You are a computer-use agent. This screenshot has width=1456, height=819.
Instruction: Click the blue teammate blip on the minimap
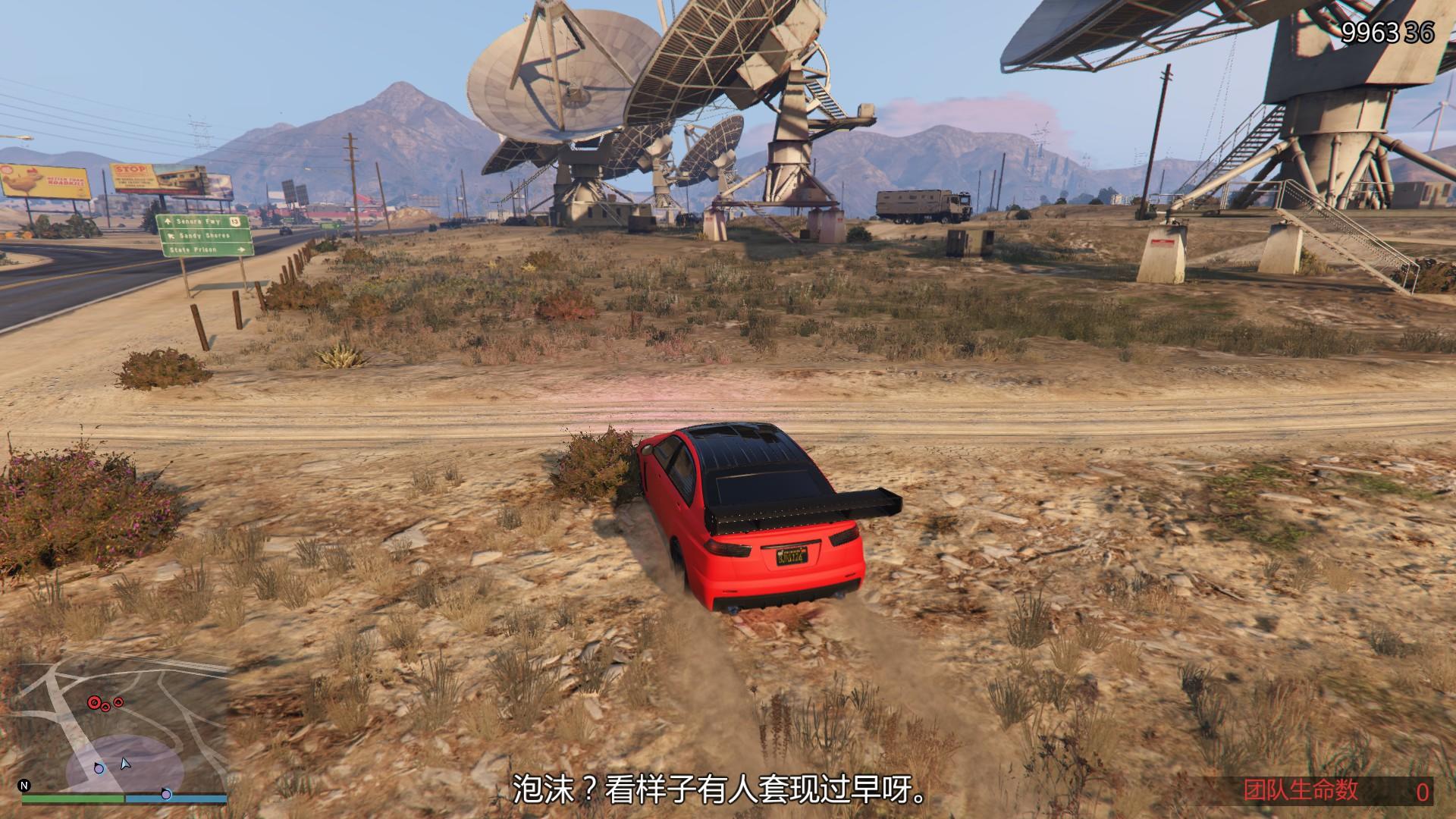point(99,769)
